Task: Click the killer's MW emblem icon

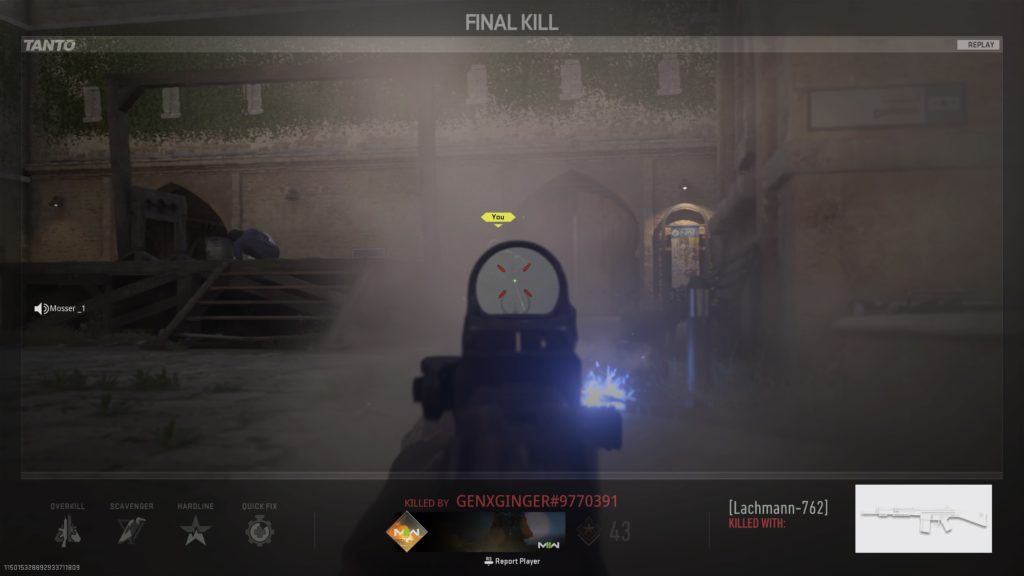Action: coord(407,531)
